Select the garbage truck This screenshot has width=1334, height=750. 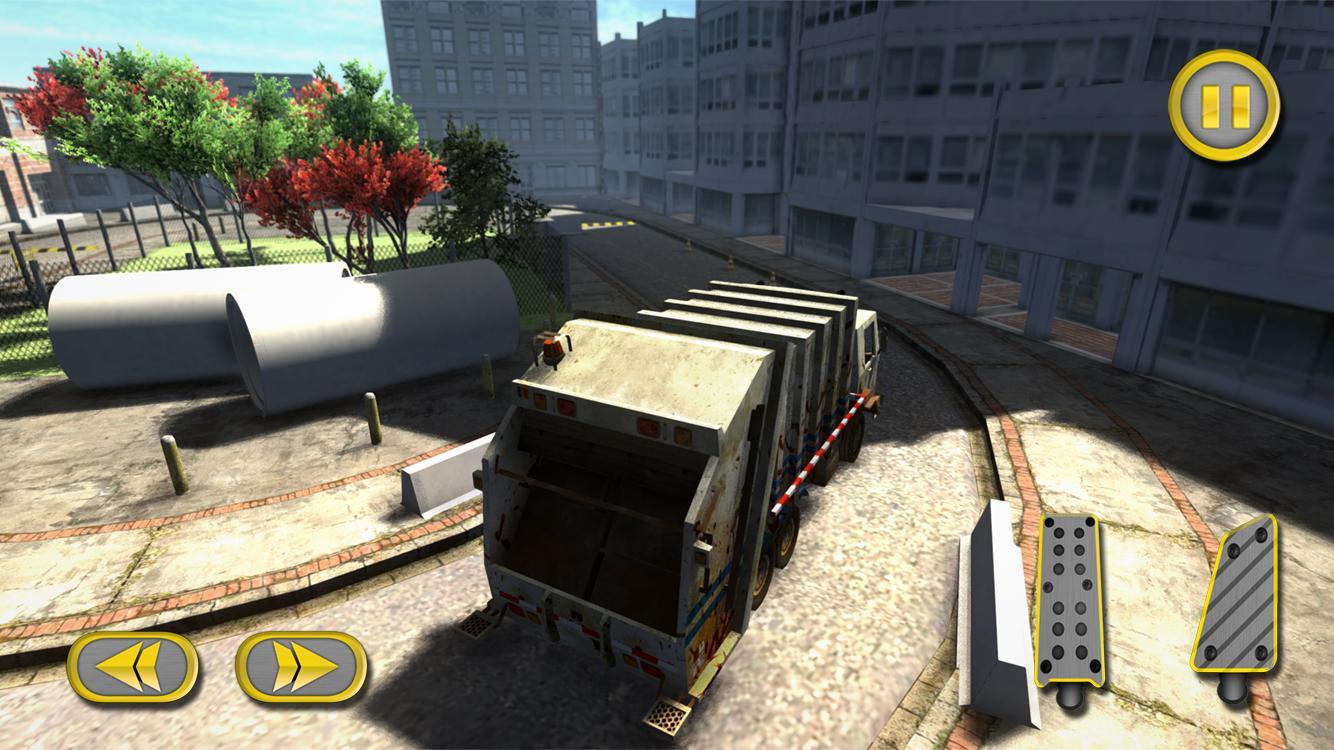click(700, 450)
